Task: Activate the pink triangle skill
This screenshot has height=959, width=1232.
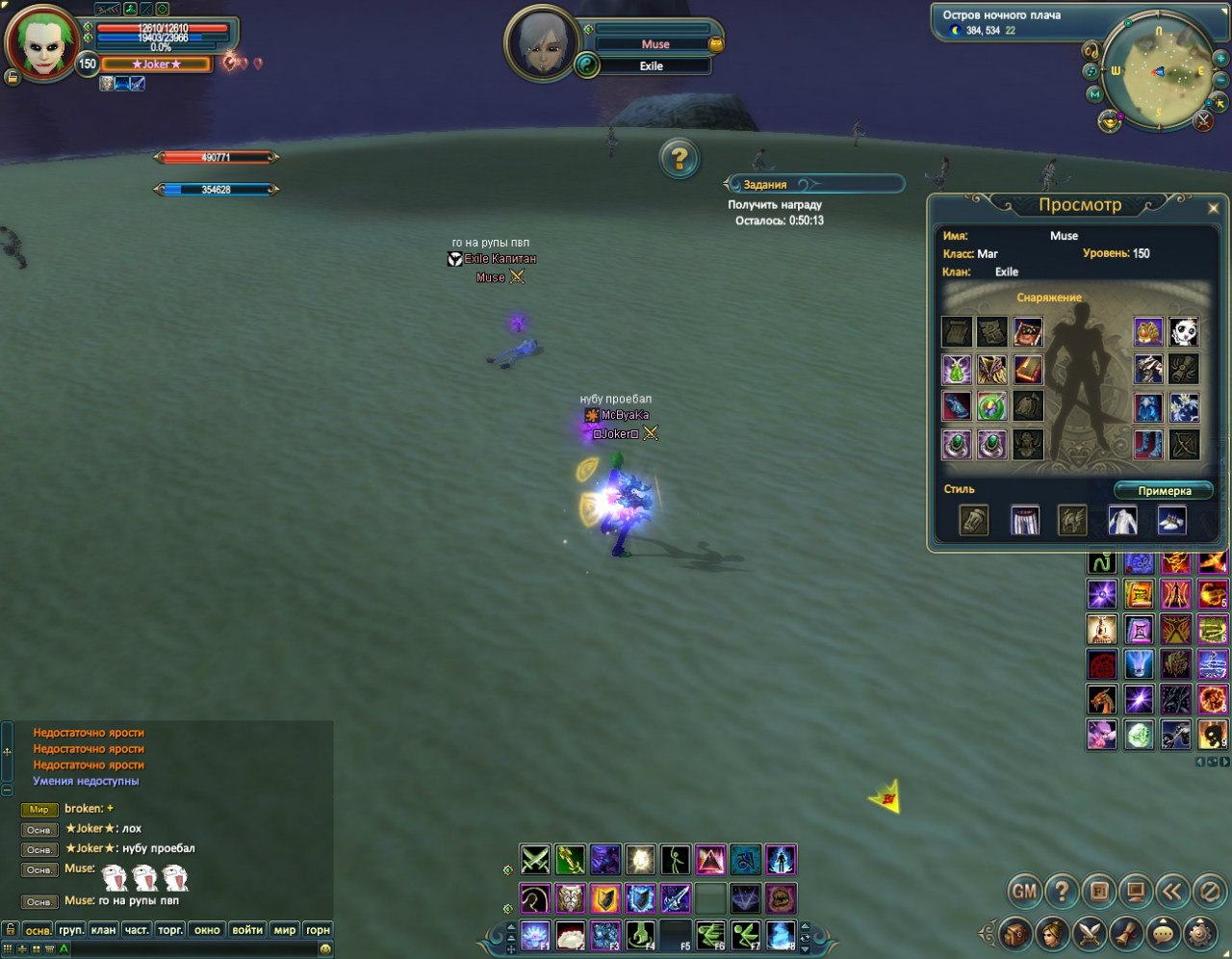Action: 710,859
